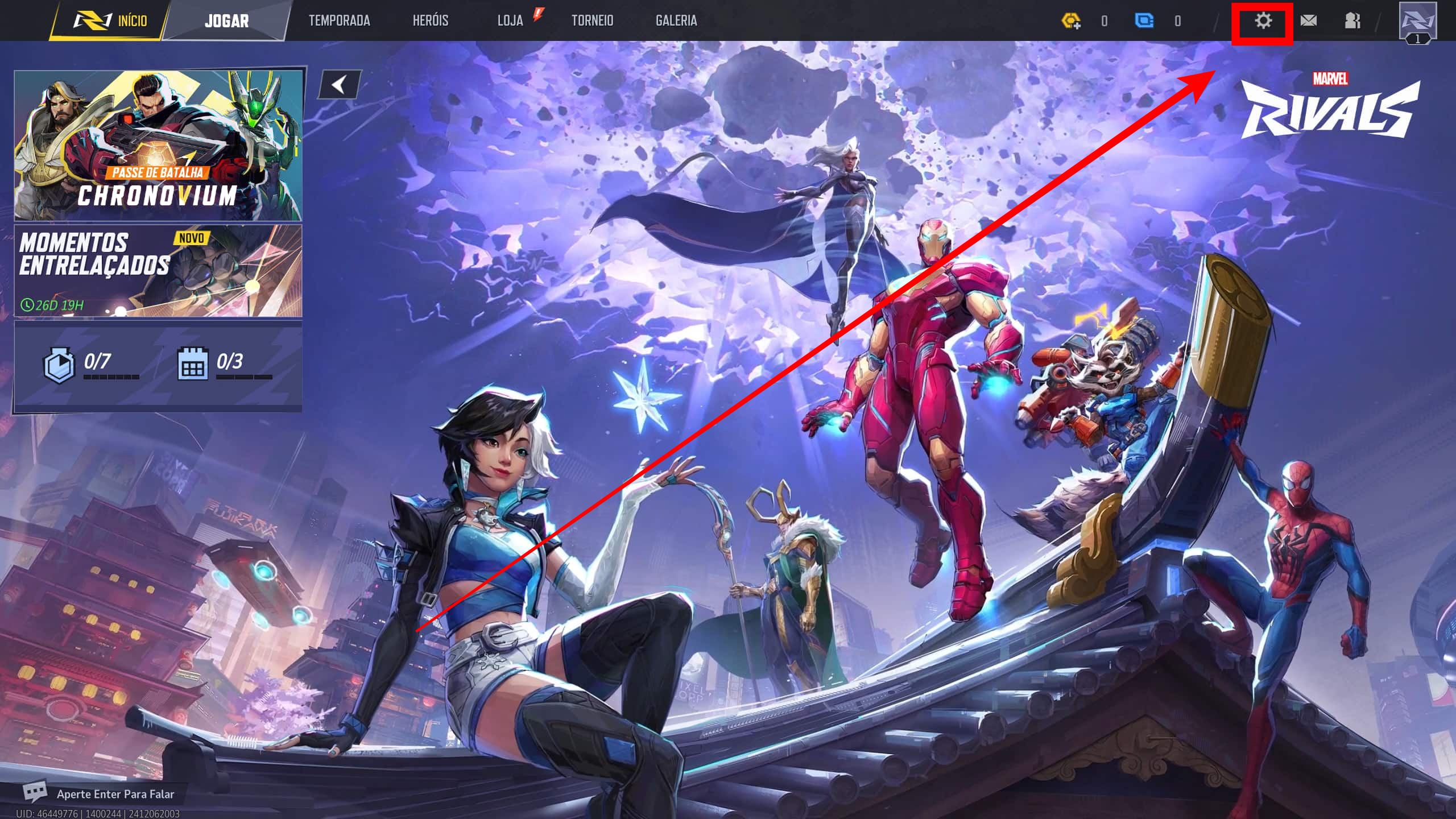Viewport: 1456px width, 819px height.
Task: Check the mail envelope icon
Action: tap(1308, 22)
